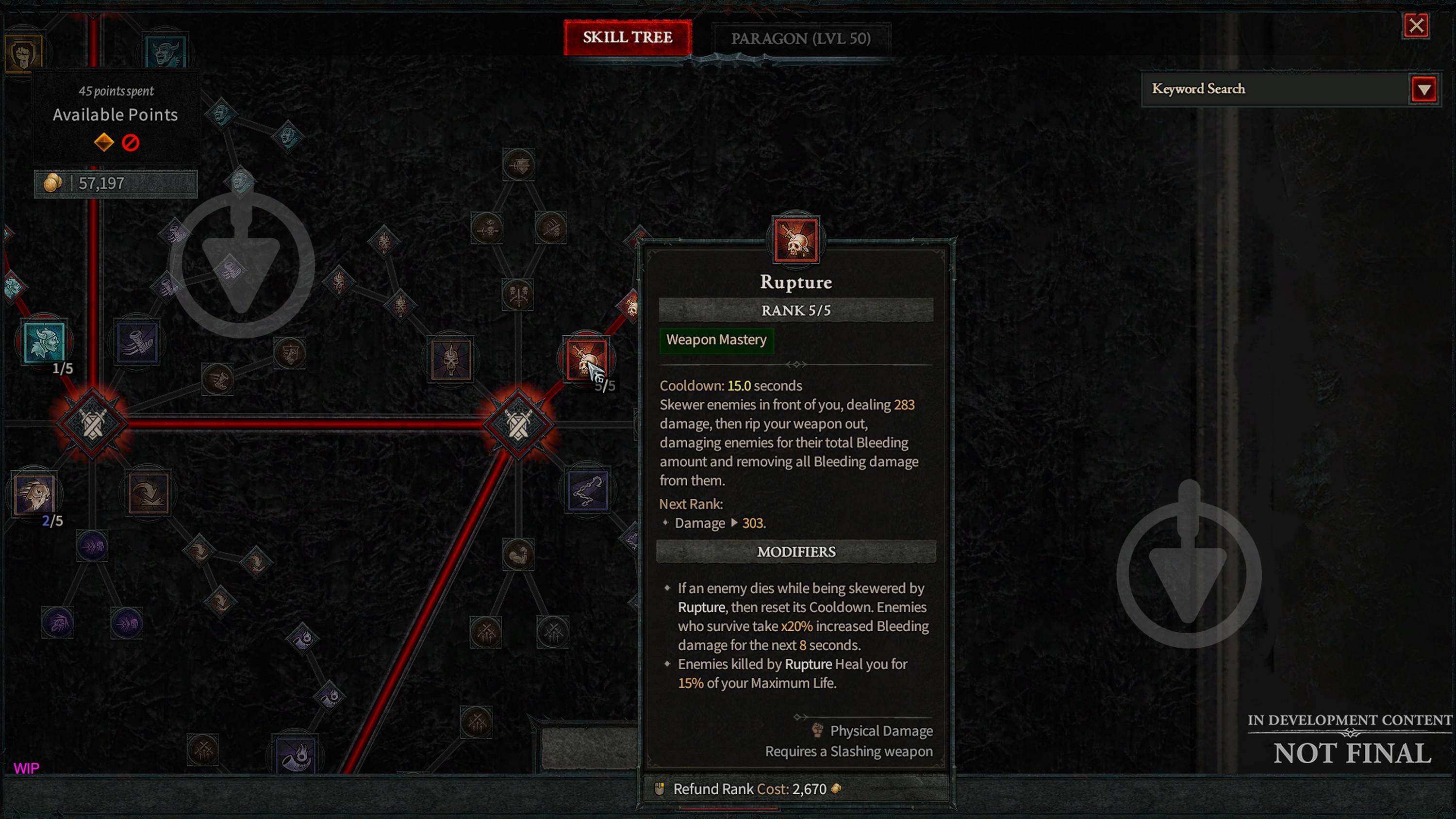Select the war horn skill node
1456x819 pixels.
tap(295, 754)
